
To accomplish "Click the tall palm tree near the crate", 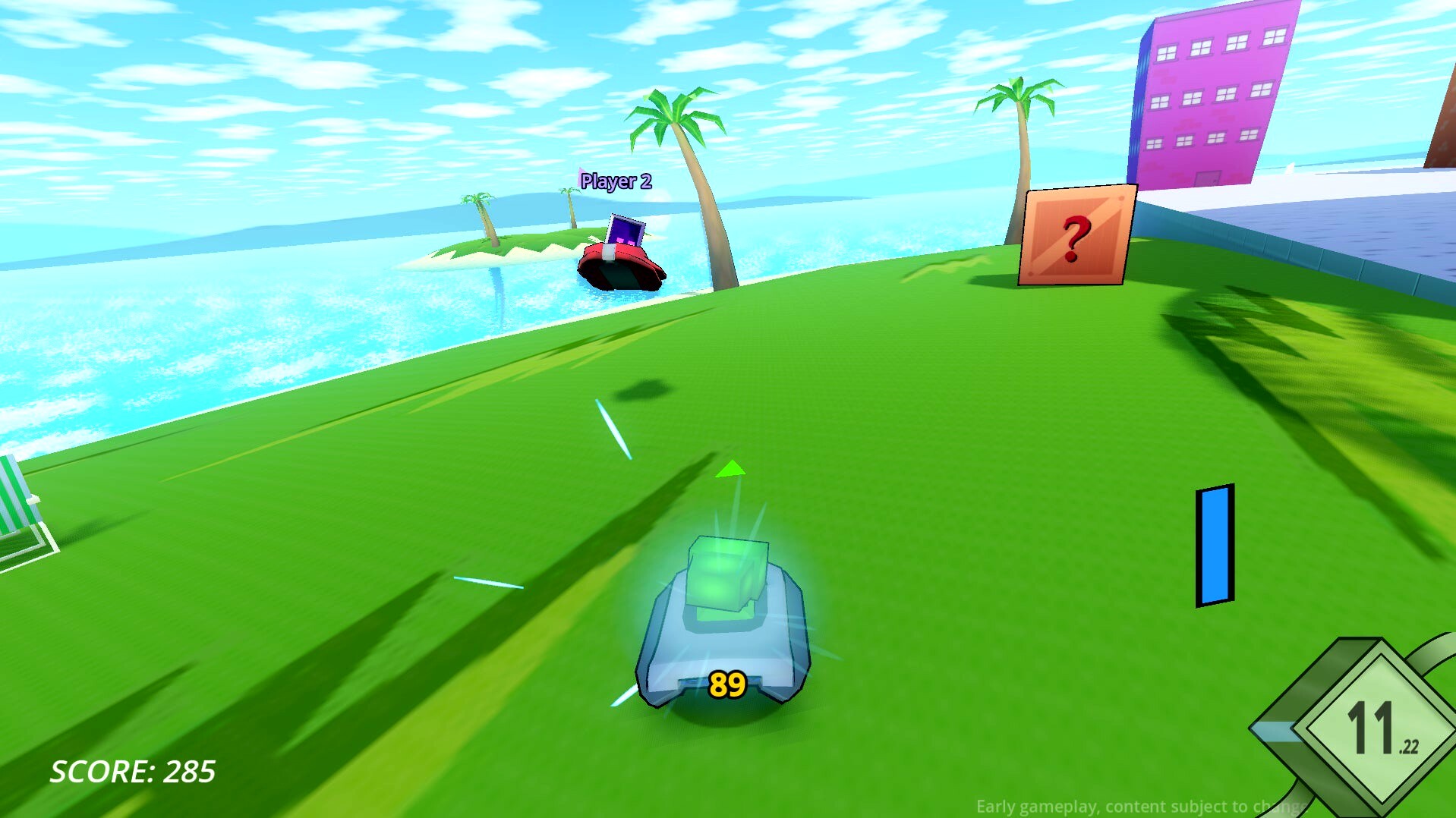I will (1020, 152).
